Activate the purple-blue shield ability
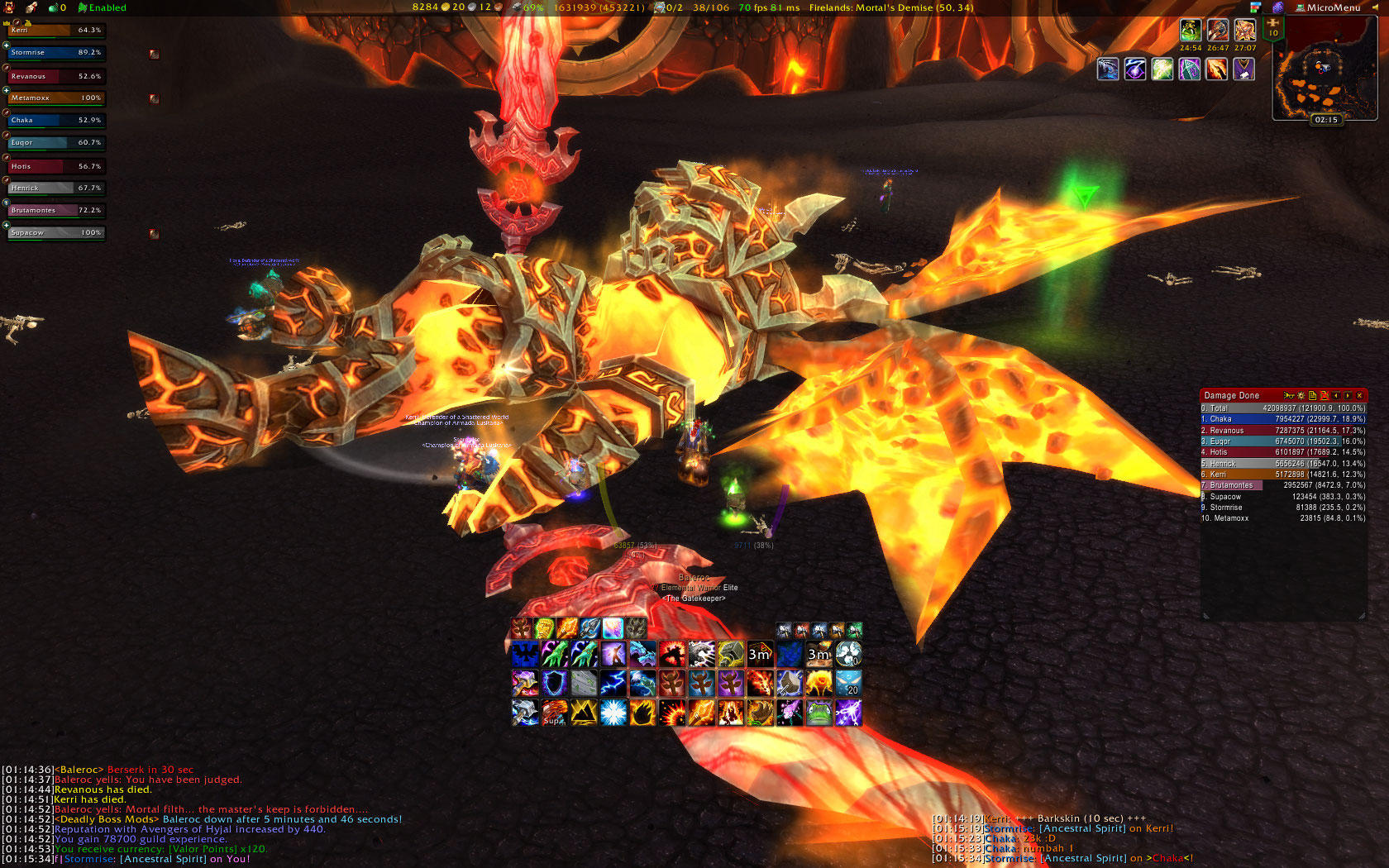Viewport: 1389px width, 868px height. [x=553, y=684]
